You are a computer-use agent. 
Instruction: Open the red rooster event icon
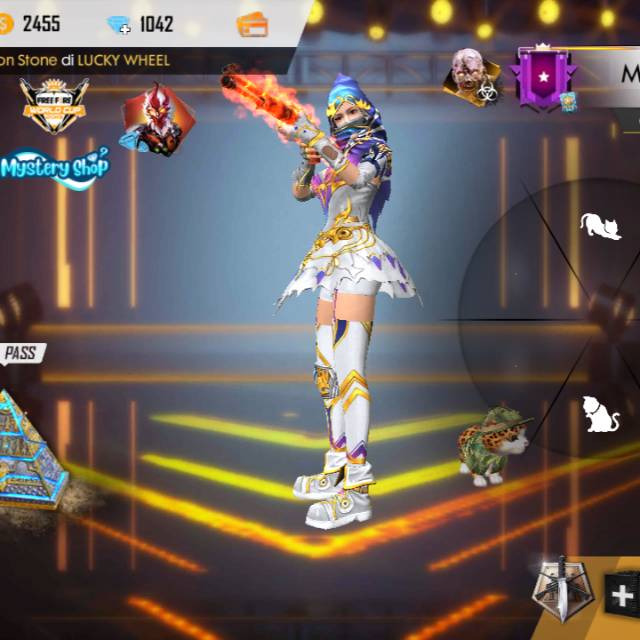(156, 119)
